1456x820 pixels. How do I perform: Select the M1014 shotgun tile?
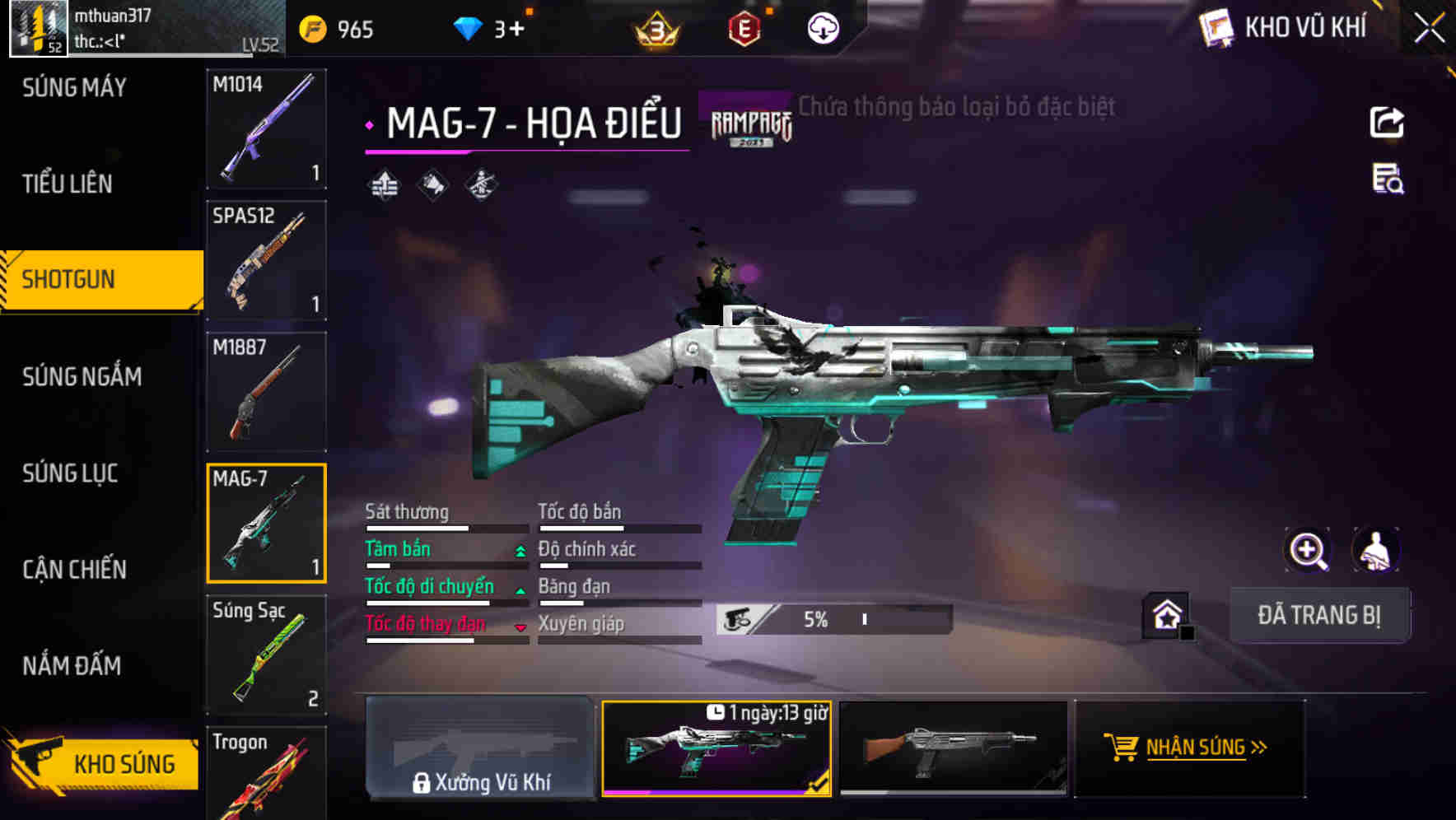coord(266,128)
